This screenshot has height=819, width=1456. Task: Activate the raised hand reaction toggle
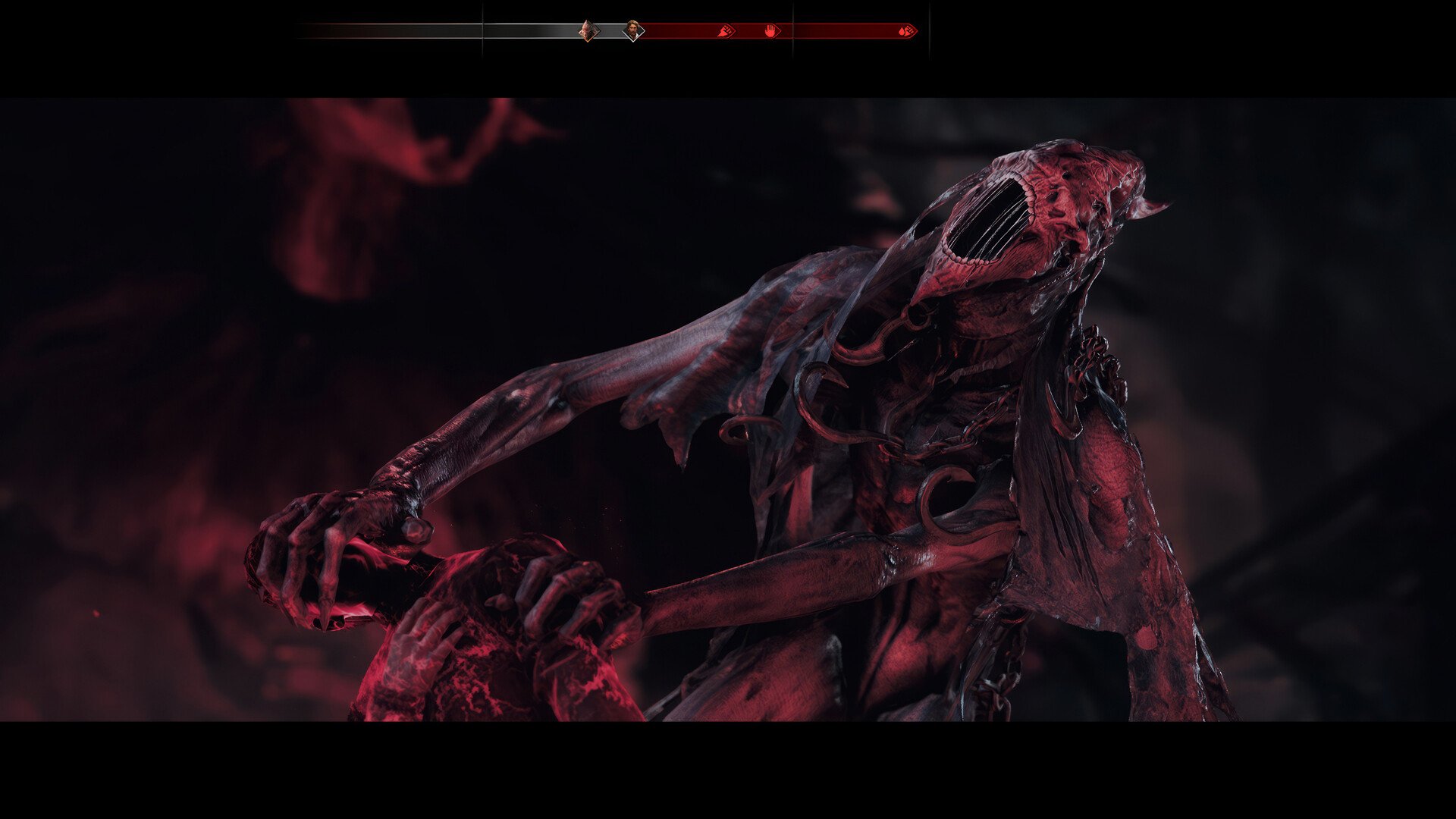click(771, 31)
